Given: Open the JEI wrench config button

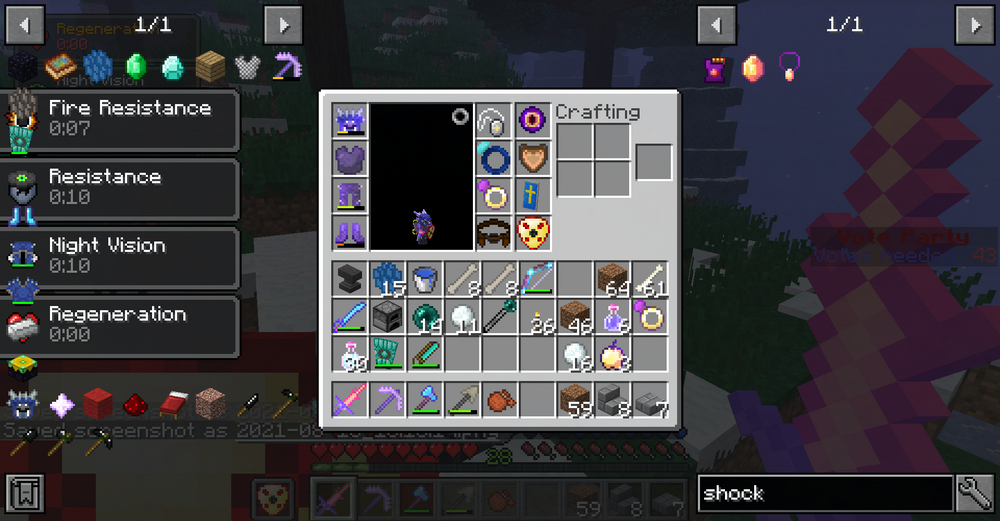Looking at the screenshot, I should 973,493.
